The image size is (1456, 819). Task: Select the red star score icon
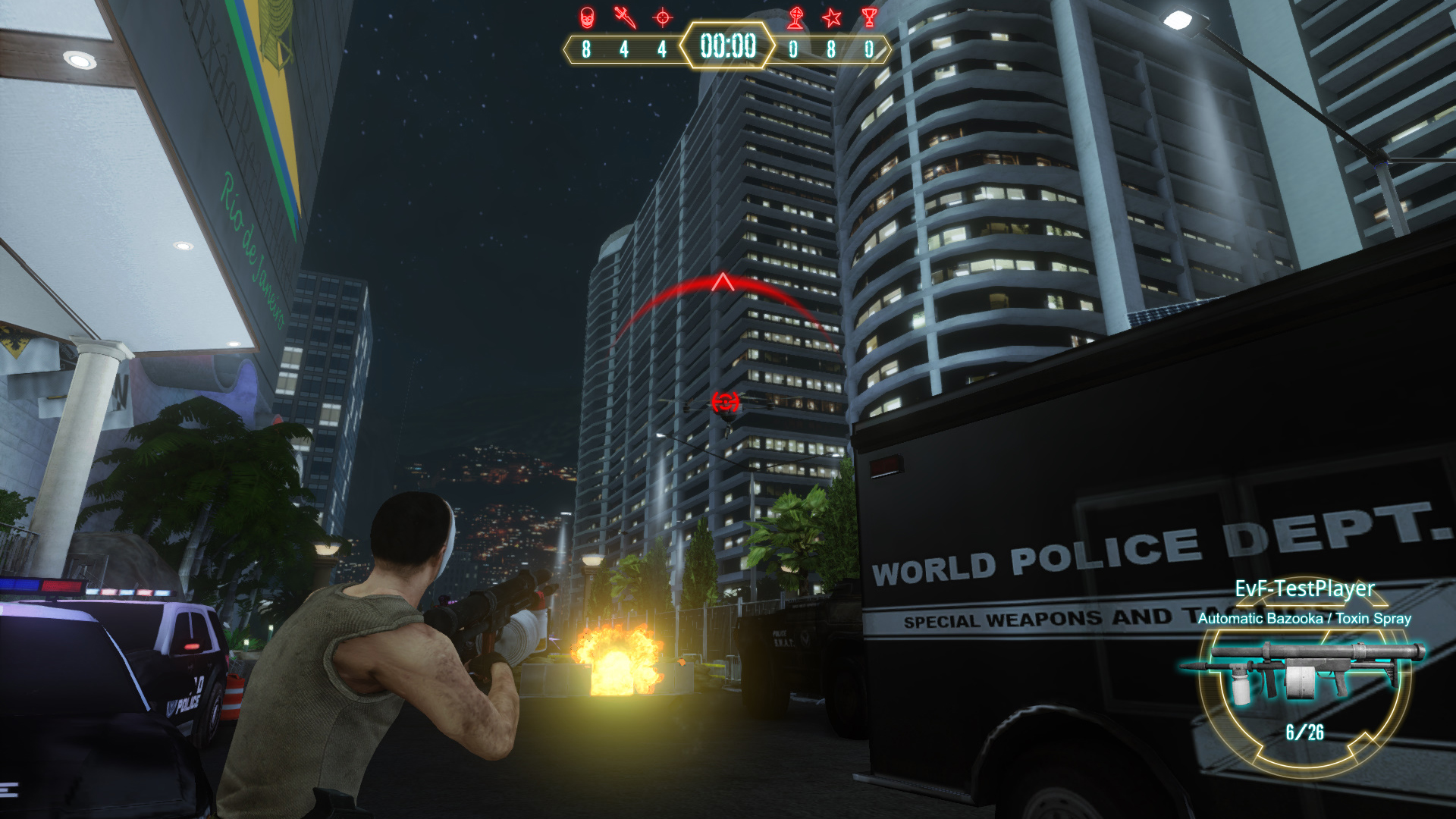click(x=832, y=17)
